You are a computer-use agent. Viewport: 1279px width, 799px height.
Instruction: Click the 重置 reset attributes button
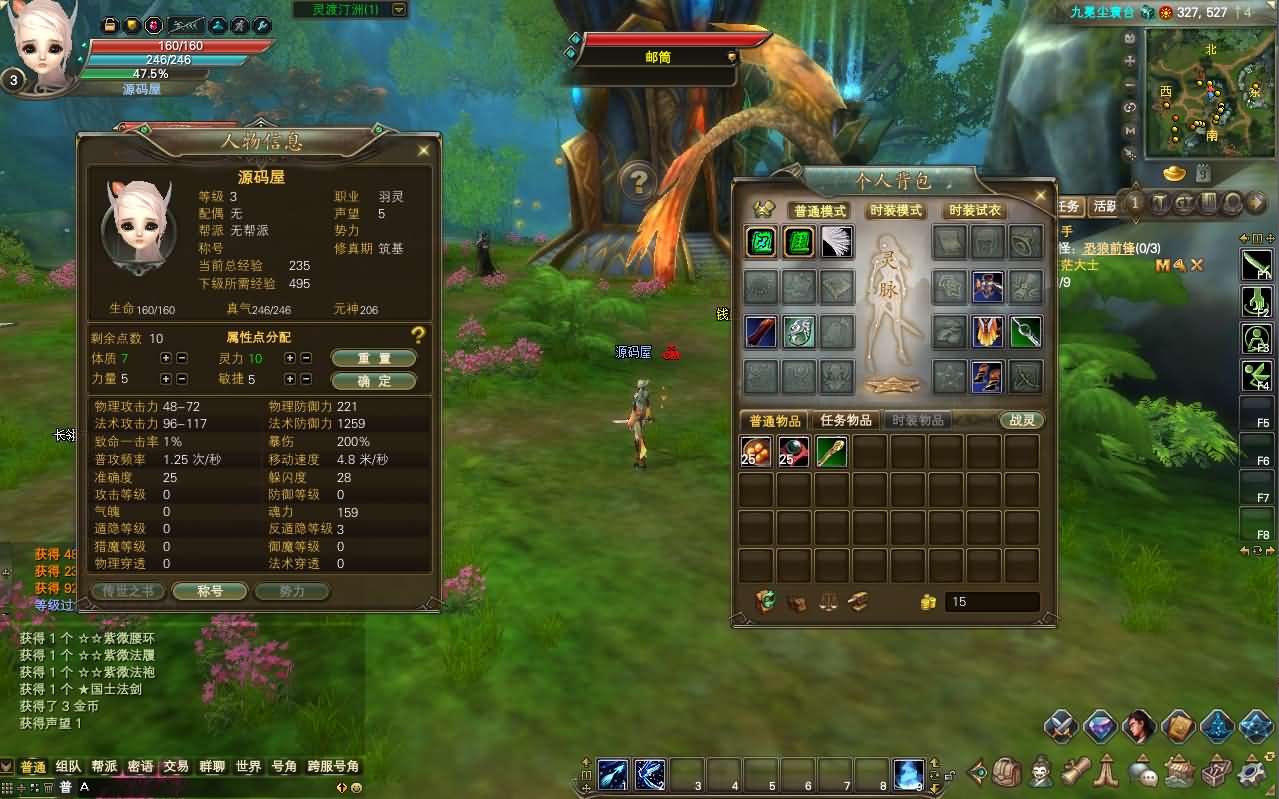pos(373,358)
